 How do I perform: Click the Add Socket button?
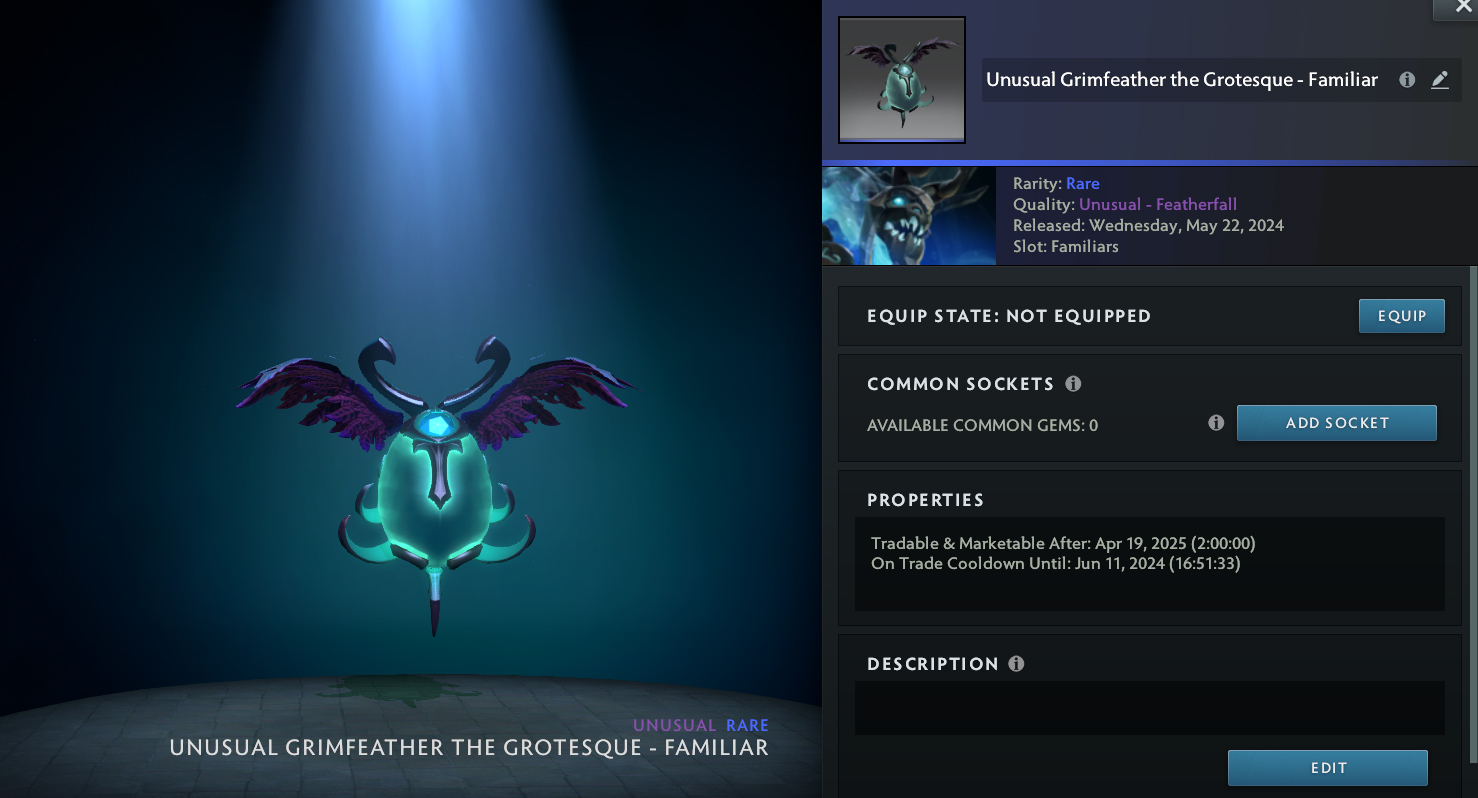click(1336, 423)
